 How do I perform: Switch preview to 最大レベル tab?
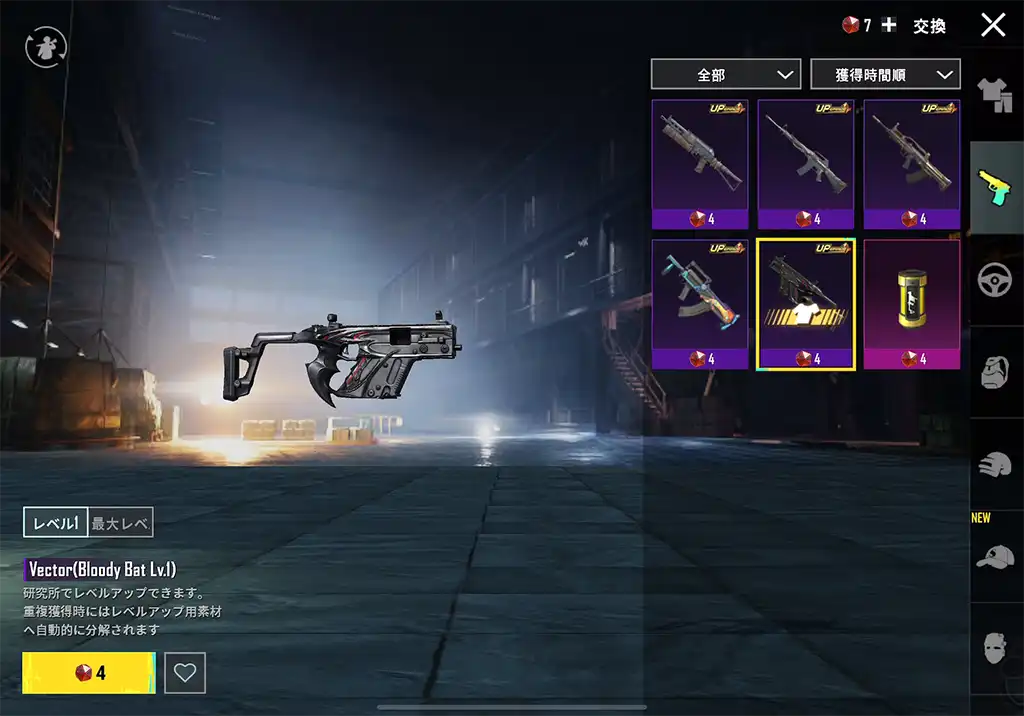121,522
